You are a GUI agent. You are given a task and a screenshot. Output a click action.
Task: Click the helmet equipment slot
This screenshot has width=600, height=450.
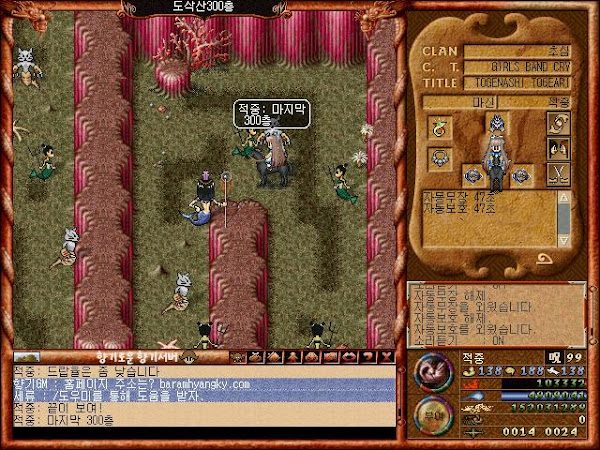493,123
